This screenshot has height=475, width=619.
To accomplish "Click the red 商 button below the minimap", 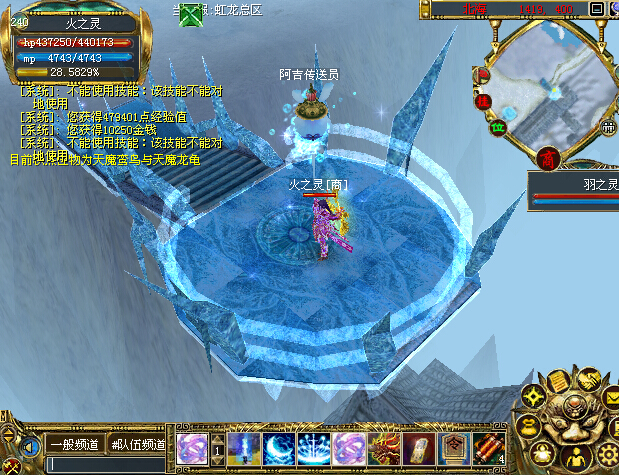I will pos(547,158).
